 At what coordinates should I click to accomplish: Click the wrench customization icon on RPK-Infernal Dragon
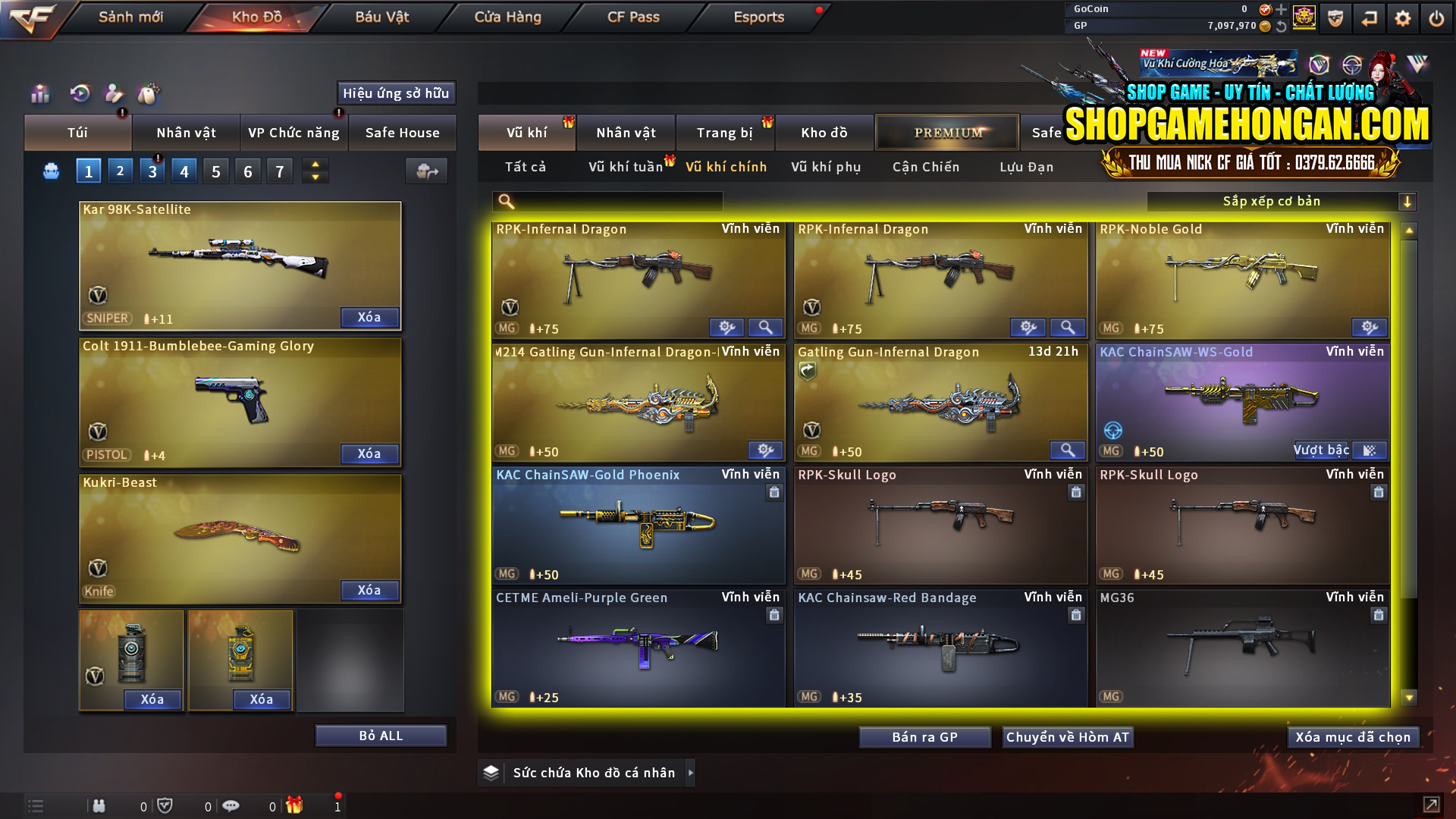coord(726,327)
